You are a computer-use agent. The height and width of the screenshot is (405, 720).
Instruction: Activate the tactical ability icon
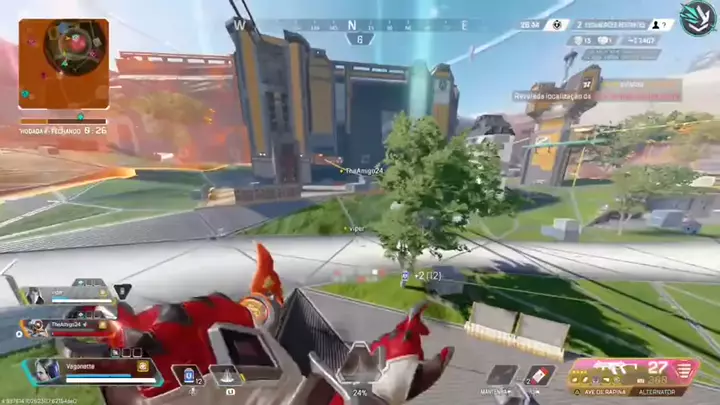[x=227, y=377]
